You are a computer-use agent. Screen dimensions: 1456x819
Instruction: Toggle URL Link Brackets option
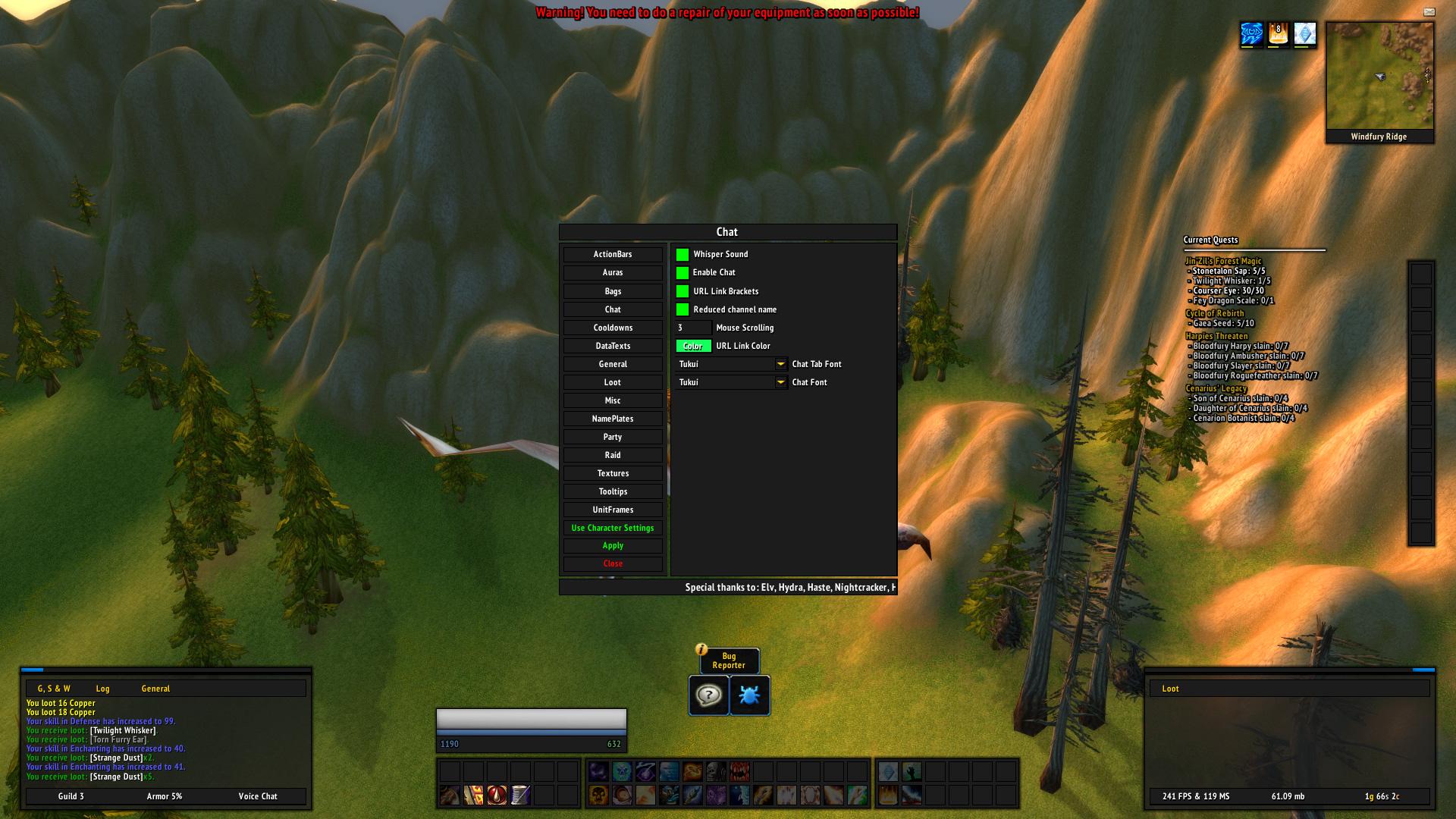pyautogui.click(x=682, y=291)
